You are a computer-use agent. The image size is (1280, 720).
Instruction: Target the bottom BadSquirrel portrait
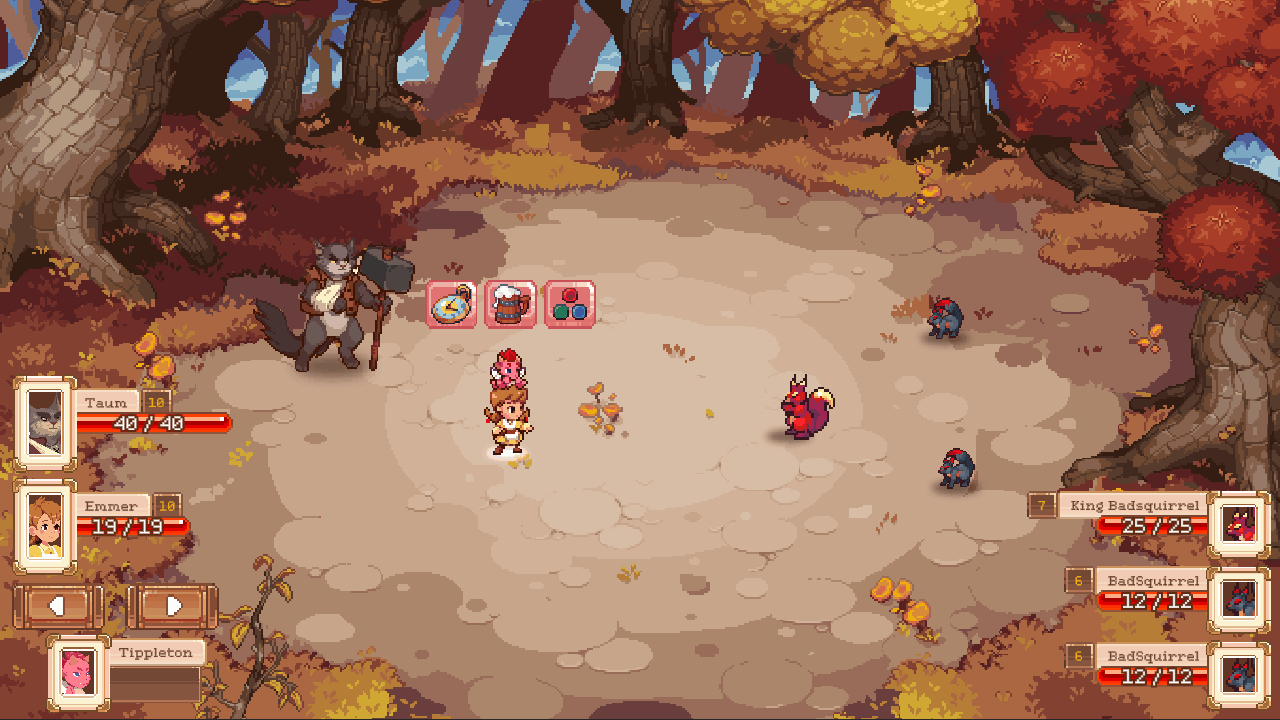(1239, 676)
